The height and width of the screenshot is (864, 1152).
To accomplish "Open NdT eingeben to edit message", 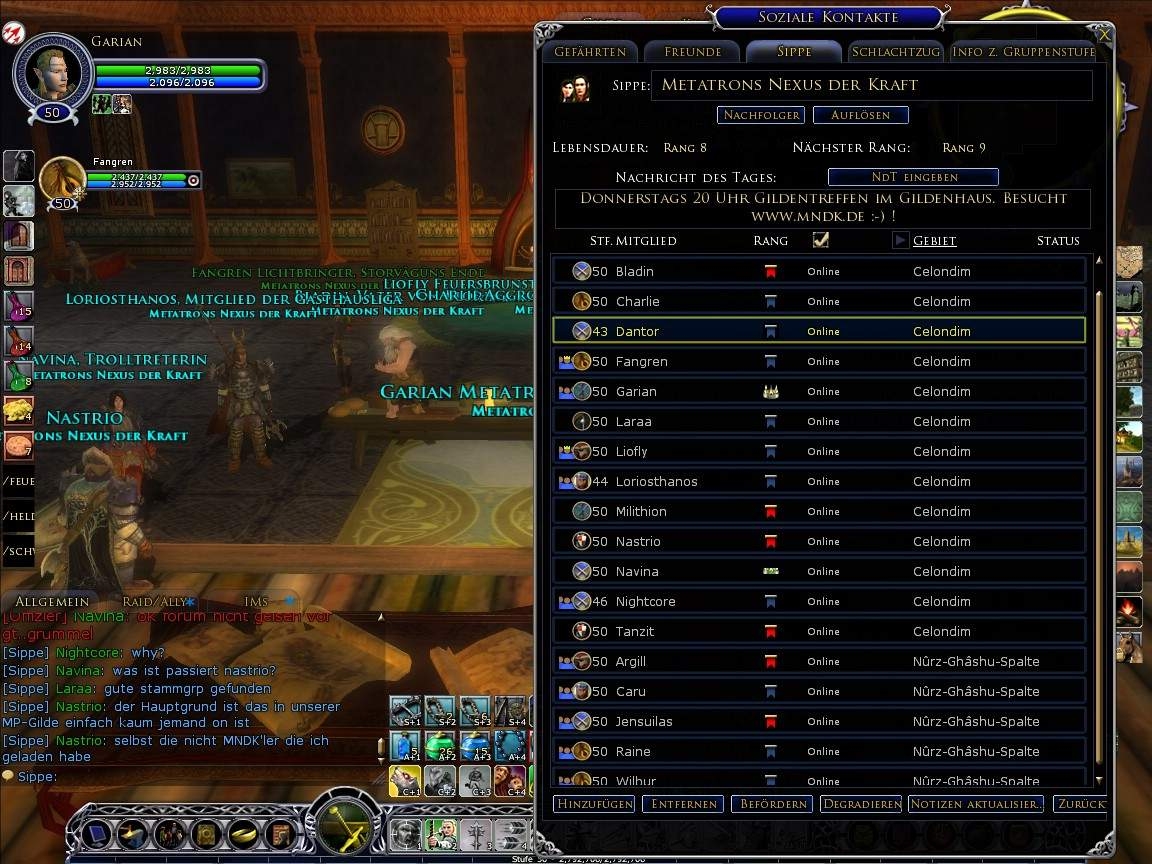I will [x=913, y=177].
